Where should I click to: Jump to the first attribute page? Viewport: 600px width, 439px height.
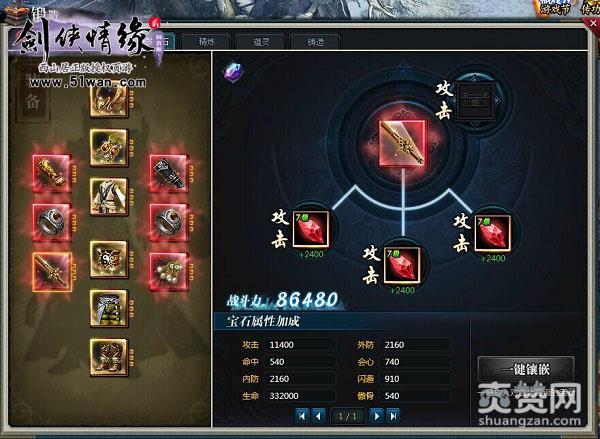302,414
